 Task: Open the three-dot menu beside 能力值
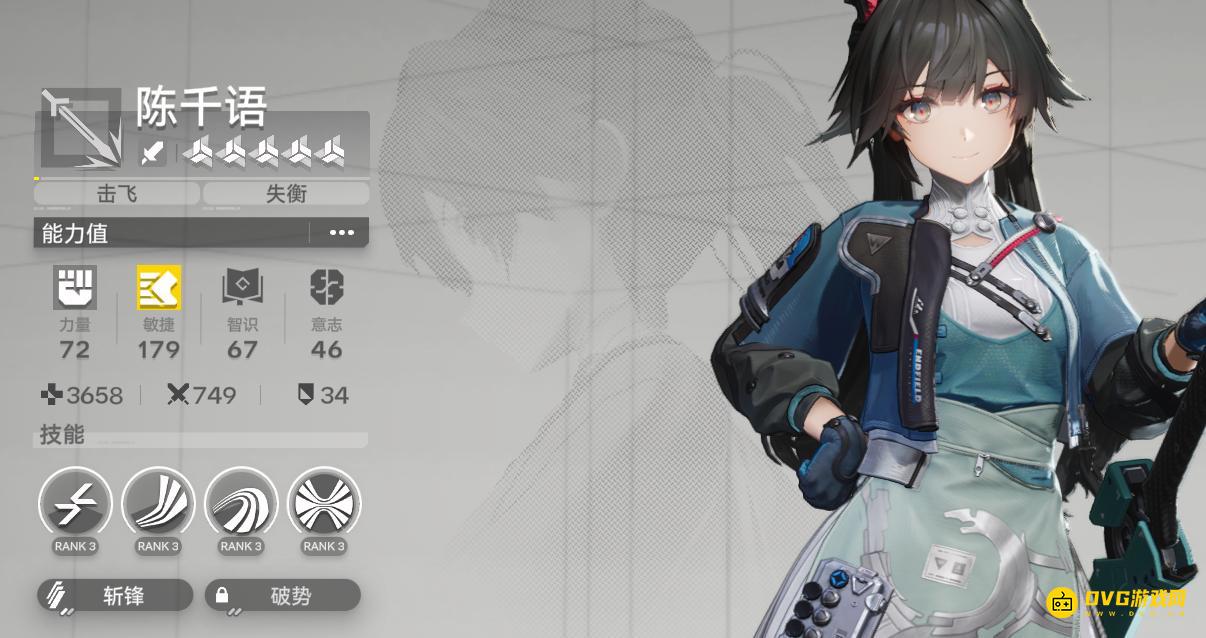341,233
